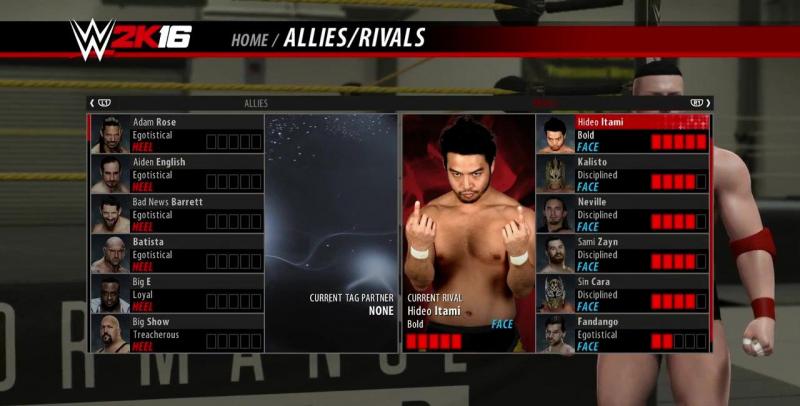
Task: Pick Neville as a rival
Action: pyautogui.click(x=622, y=214)
